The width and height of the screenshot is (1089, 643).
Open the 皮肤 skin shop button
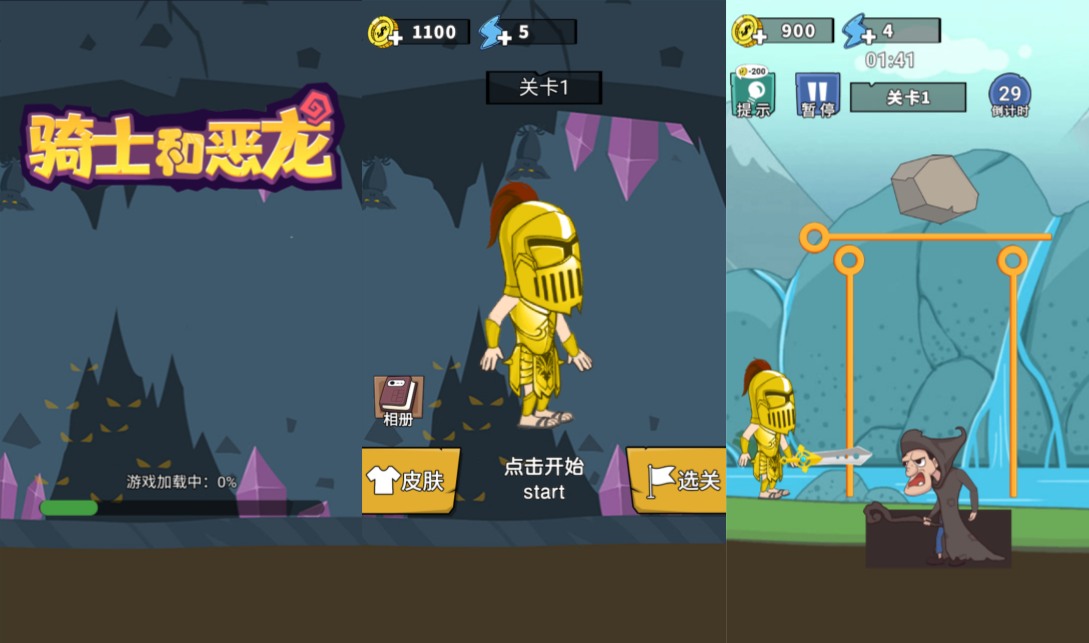(x=410, y=480)
